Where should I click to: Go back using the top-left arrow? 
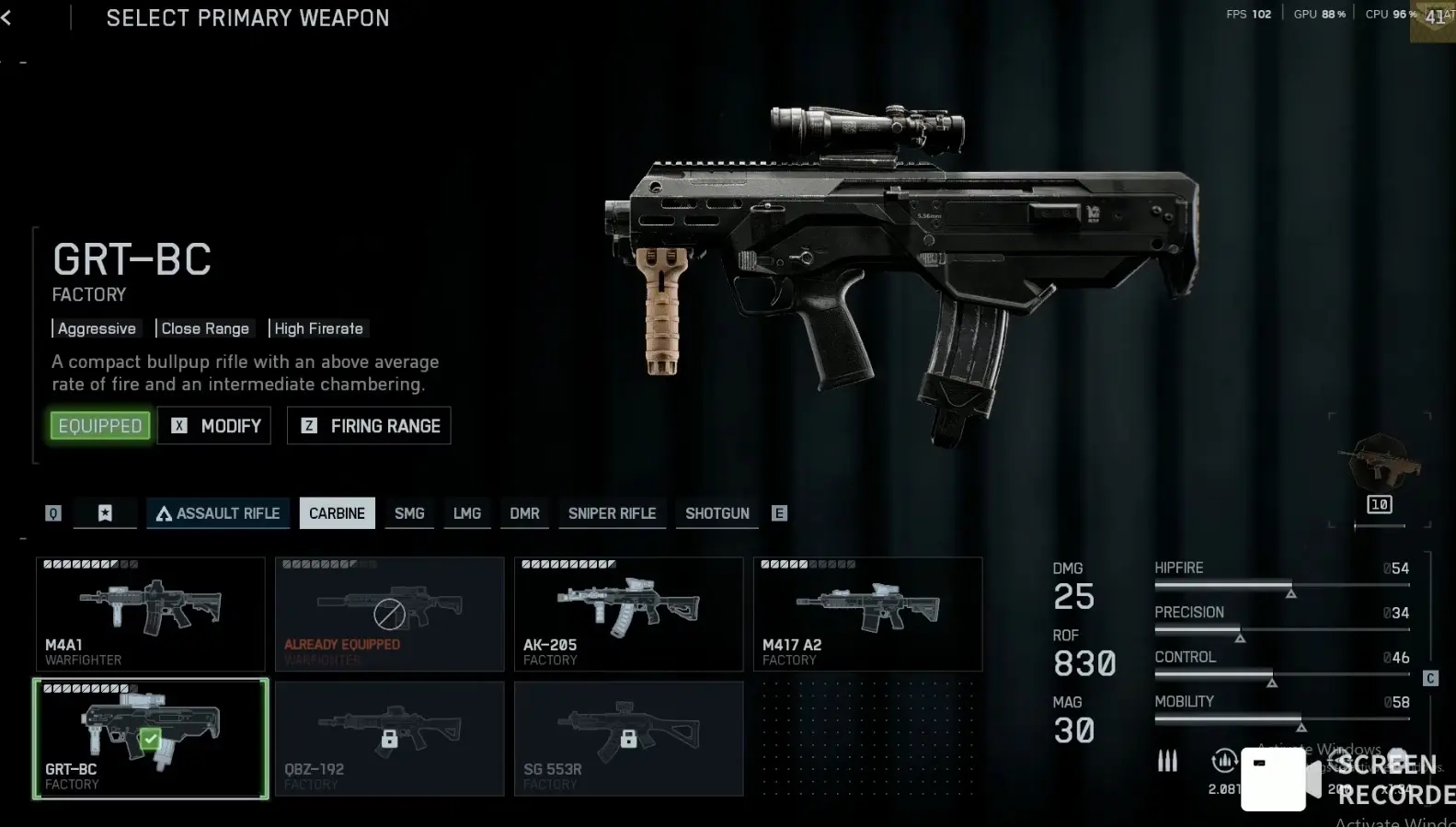6,17
